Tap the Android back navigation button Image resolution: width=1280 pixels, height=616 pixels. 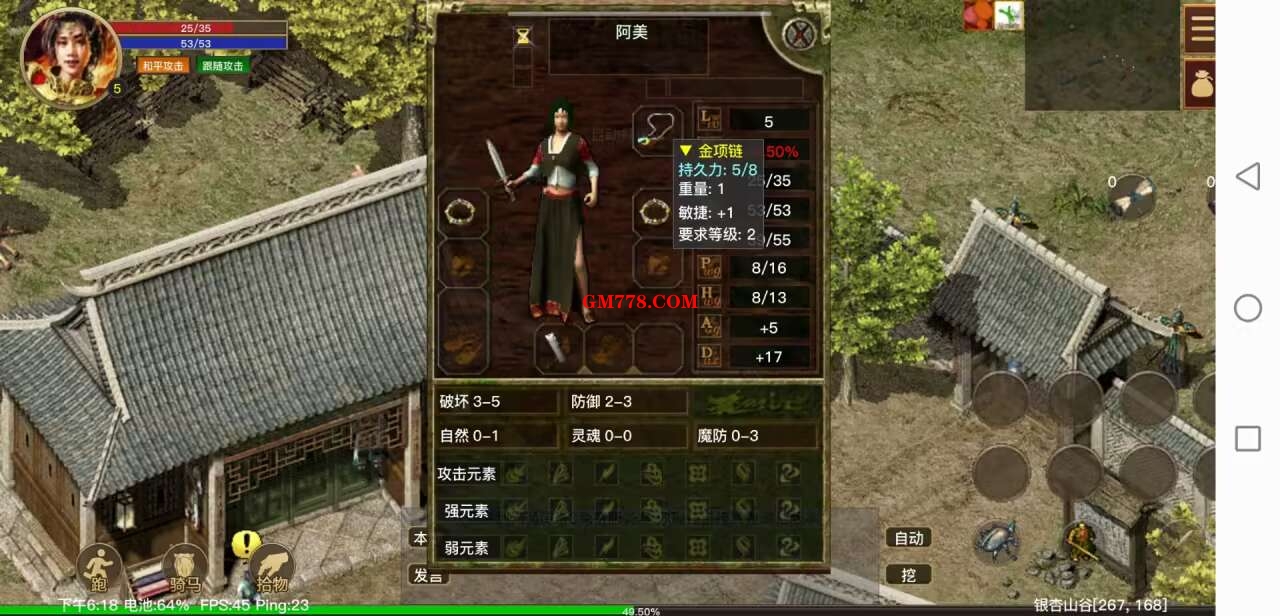[x=1247, y=177]
